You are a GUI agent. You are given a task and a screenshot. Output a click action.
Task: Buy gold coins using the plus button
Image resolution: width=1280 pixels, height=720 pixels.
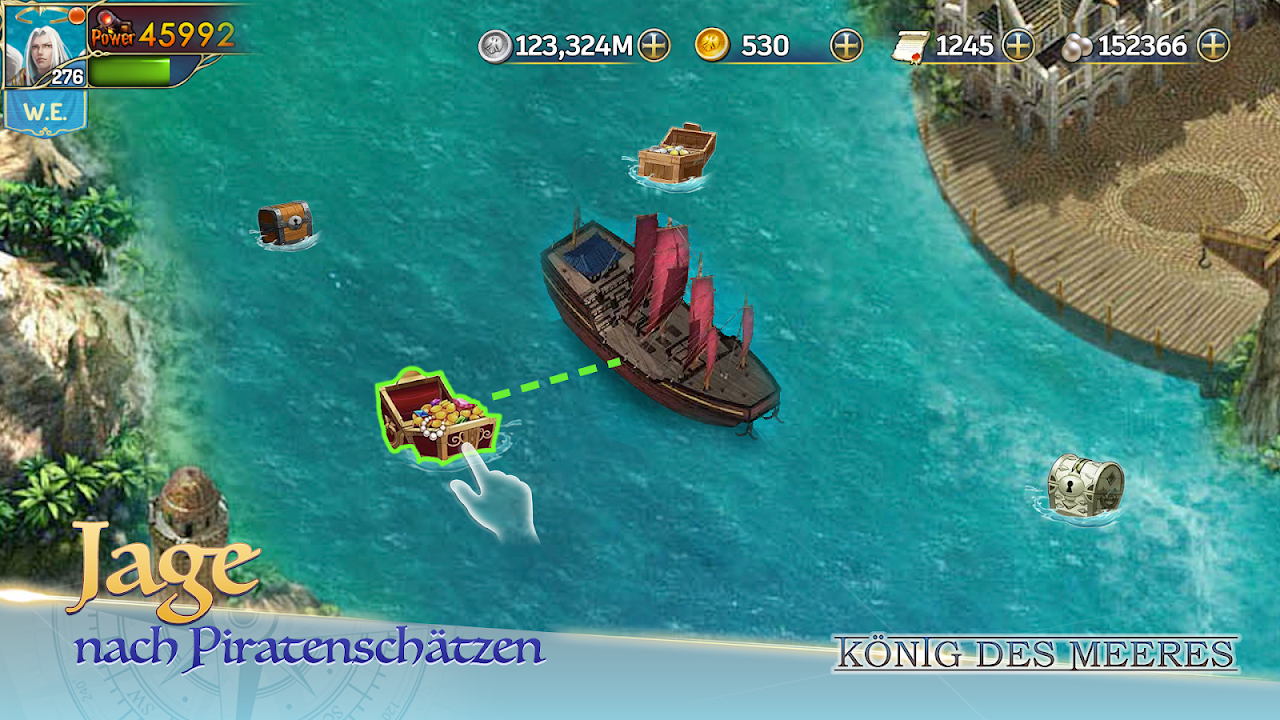click(846, 45)
